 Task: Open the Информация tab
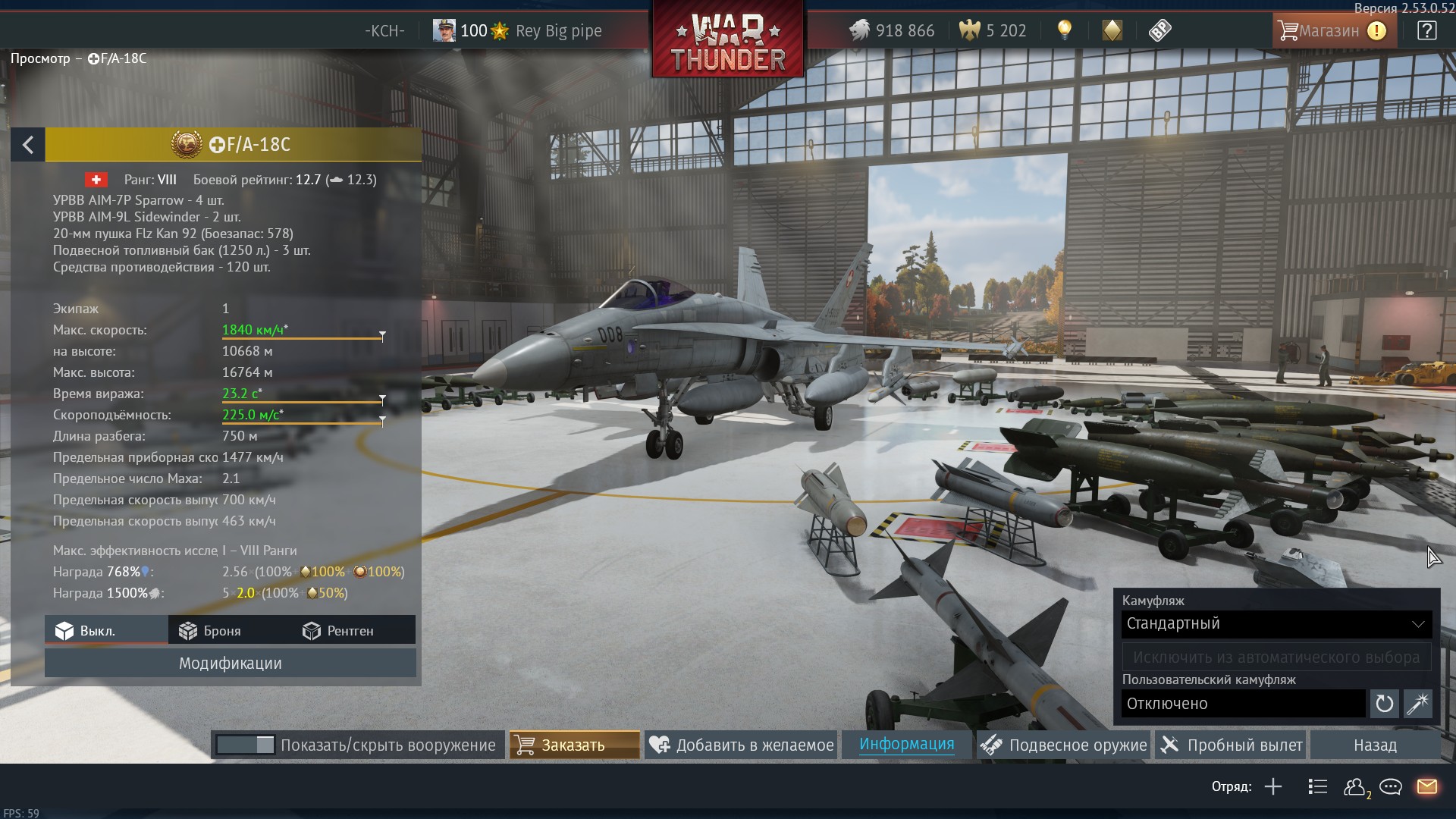coord(906,745)
